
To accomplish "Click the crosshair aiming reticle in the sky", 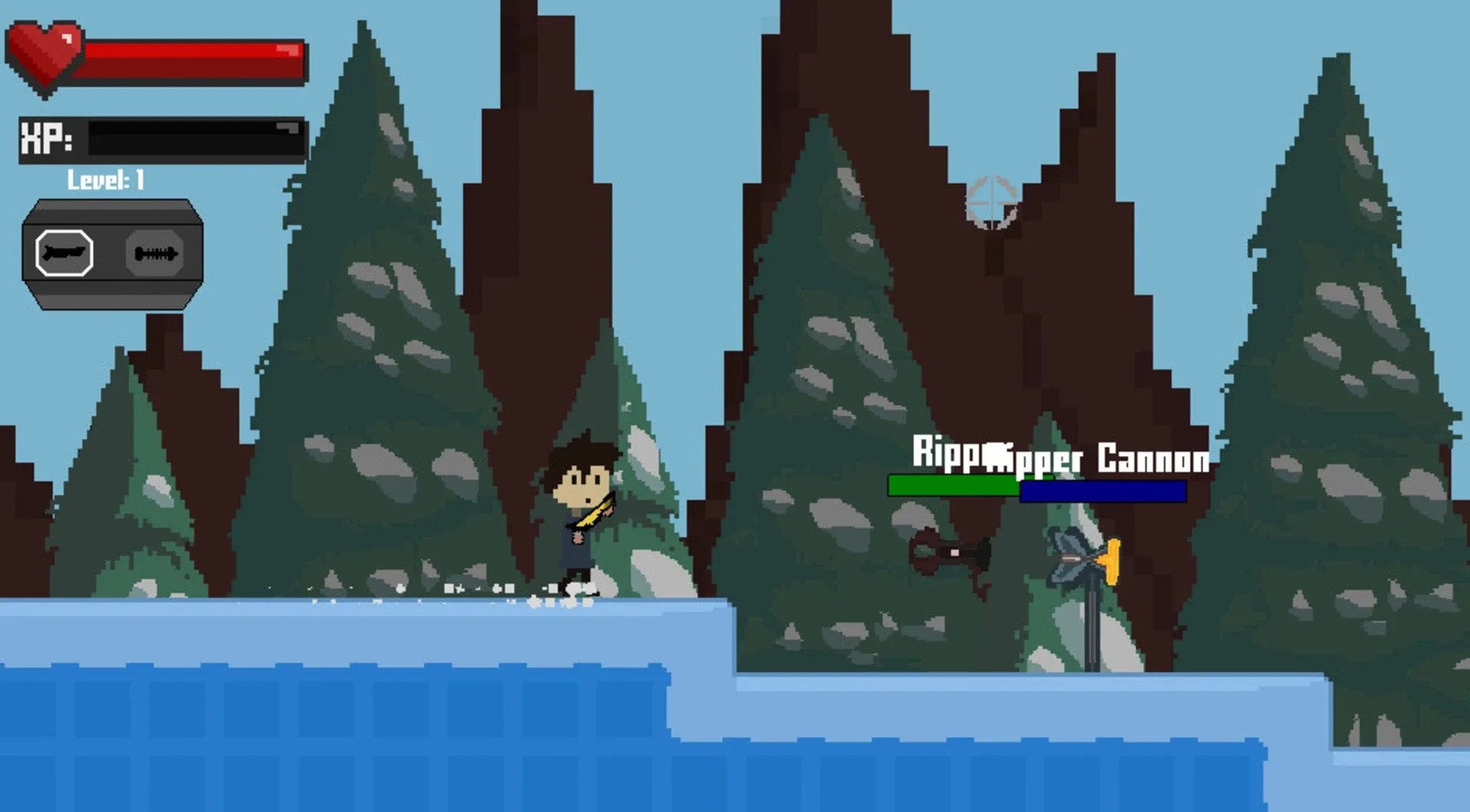I will pos(991,201).
